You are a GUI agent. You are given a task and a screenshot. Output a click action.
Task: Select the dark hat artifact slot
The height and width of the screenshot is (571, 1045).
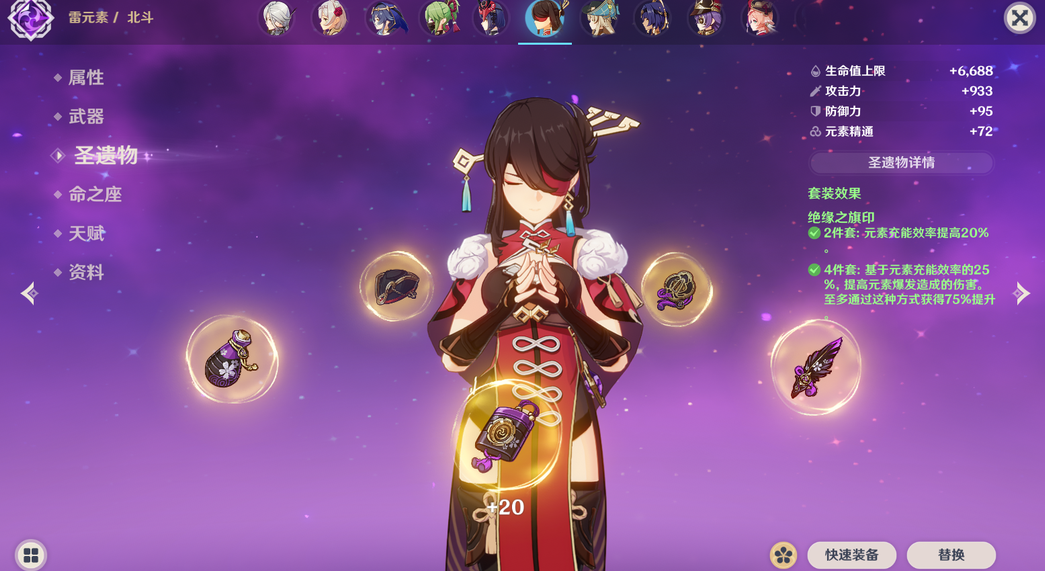(x=396, y=287)
